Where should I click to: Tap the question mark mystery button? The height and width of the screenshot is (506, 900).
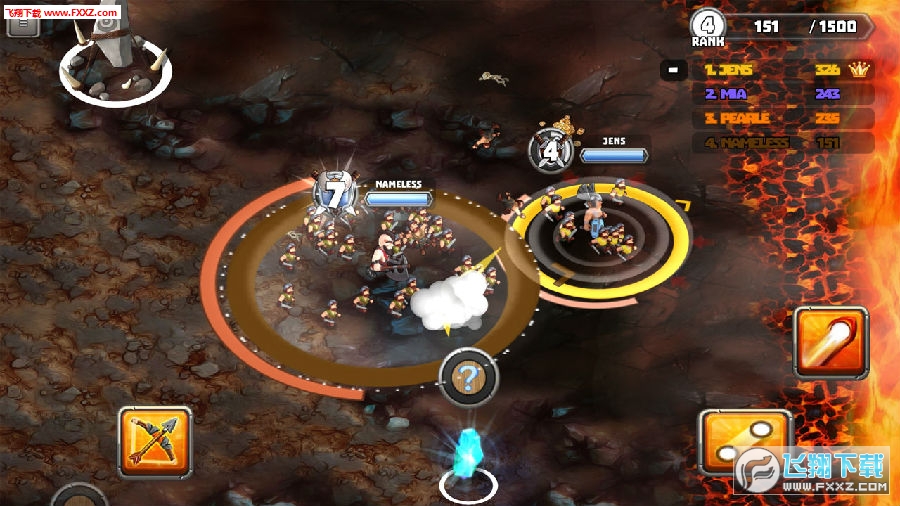[469, 379]
